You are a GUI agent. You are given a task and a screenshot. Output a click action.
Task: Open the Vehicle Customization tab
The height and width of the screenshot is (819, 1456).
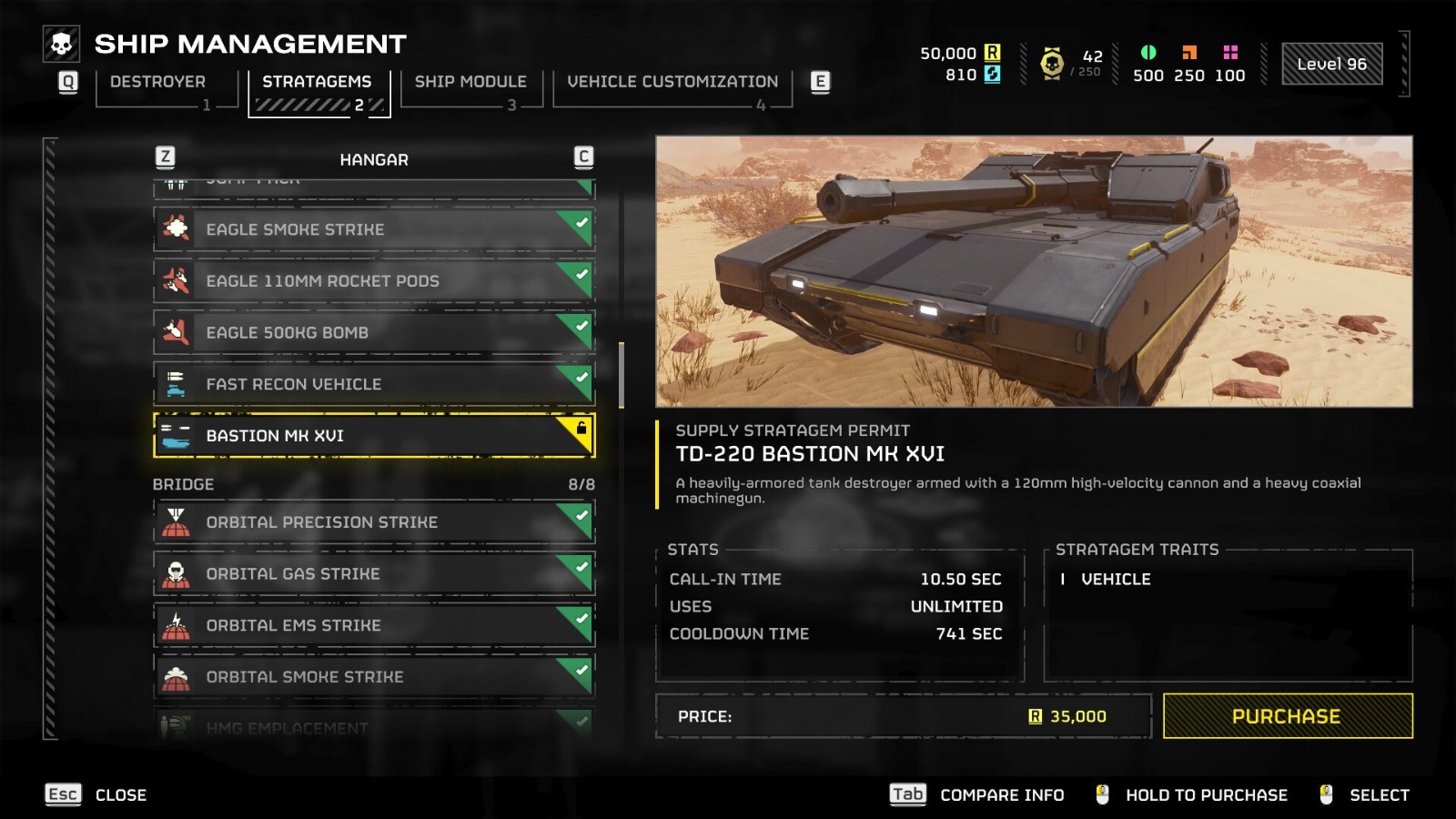click(672, 82)
